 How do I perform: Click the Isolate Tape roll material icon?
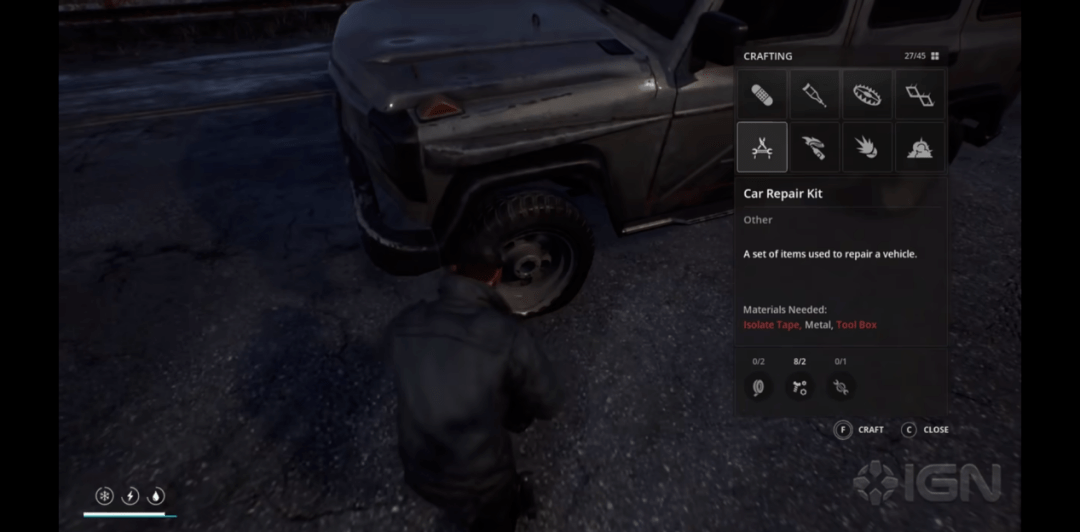click(758, 387)
